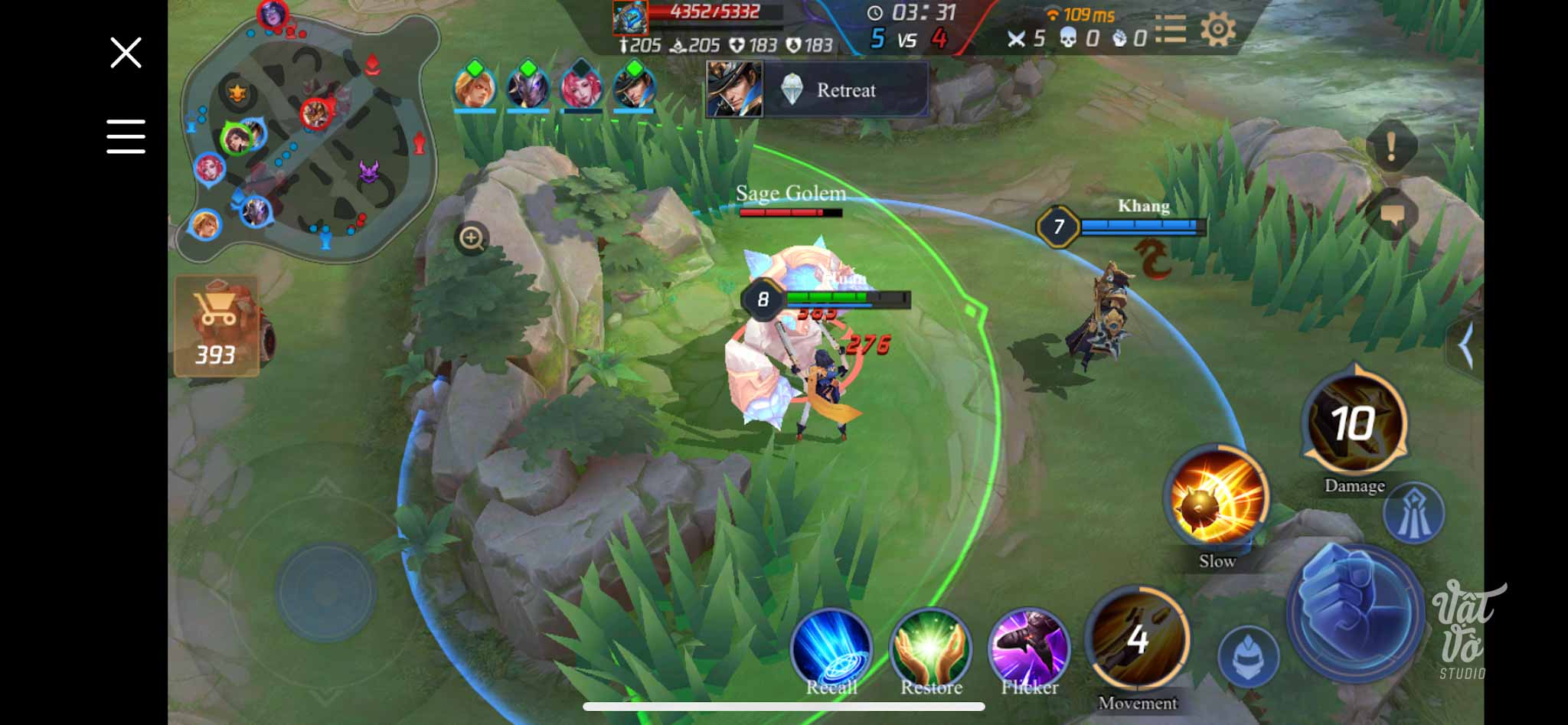Tap the attack-minion helmet button
This screenshot has height=725, width=1568.
[1248, 656]
